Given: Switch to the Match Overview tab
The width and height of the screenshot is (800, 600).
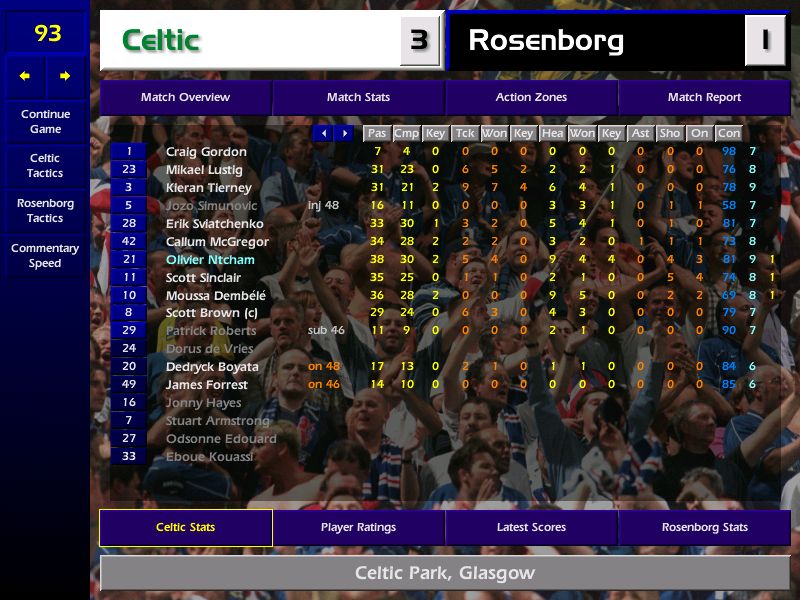Looking at the screenshot, I should click(185, 98).
